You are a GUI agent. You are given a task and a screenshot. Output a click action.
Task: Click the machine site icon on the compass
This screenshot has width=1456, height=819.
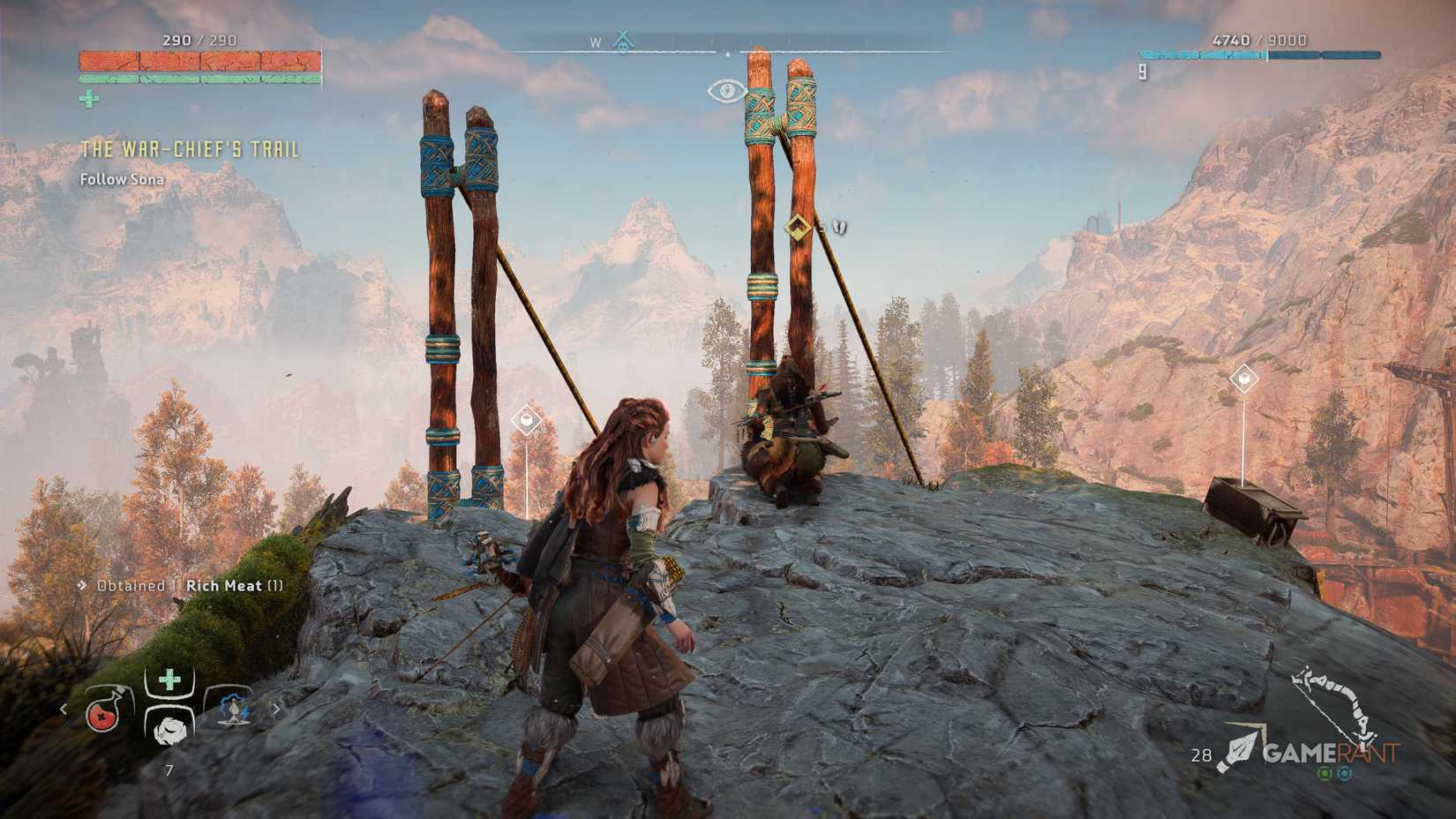click(624, 41)
